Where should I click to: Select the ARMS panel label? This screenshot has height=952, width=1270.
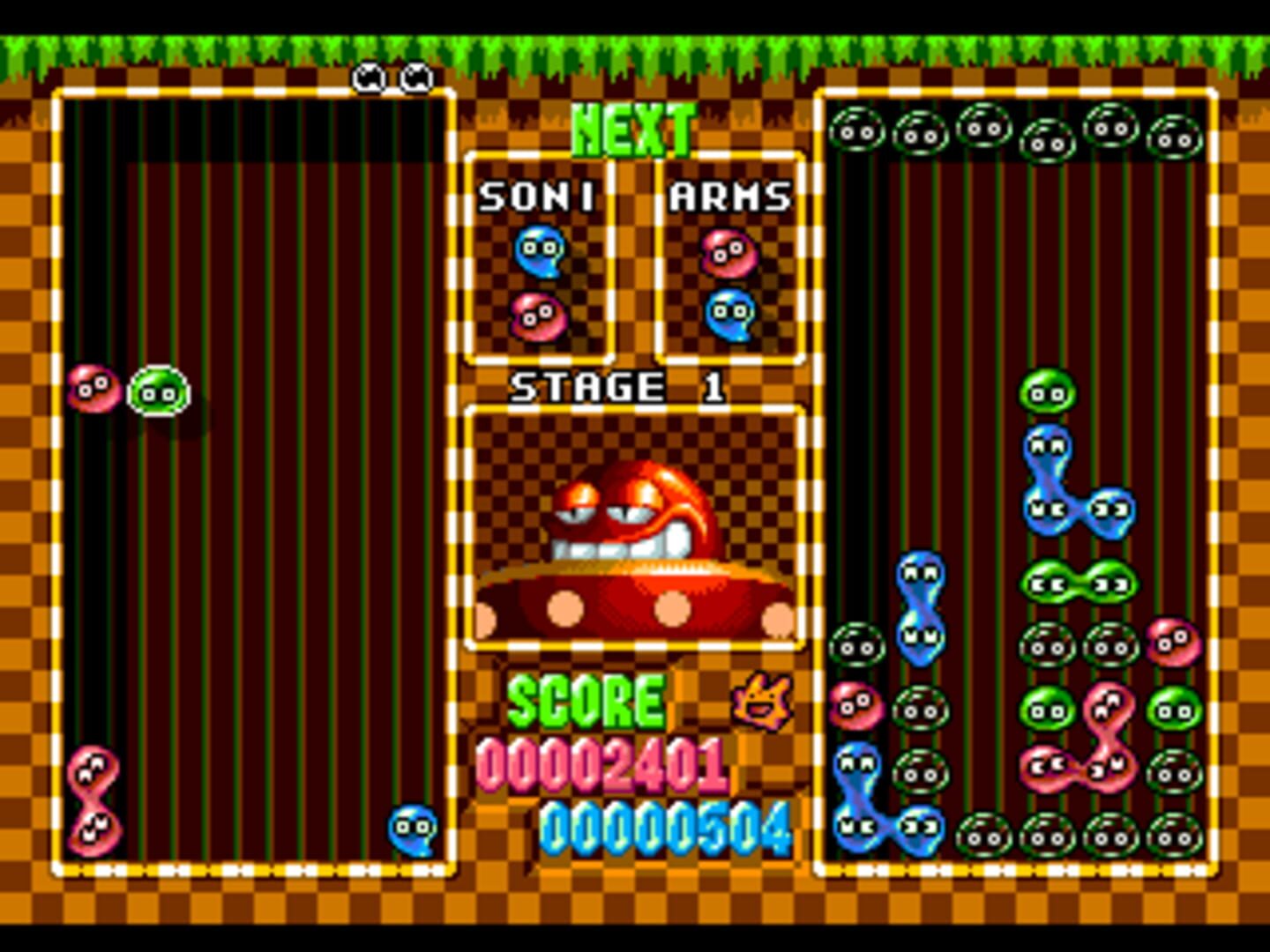click(730, 196)
